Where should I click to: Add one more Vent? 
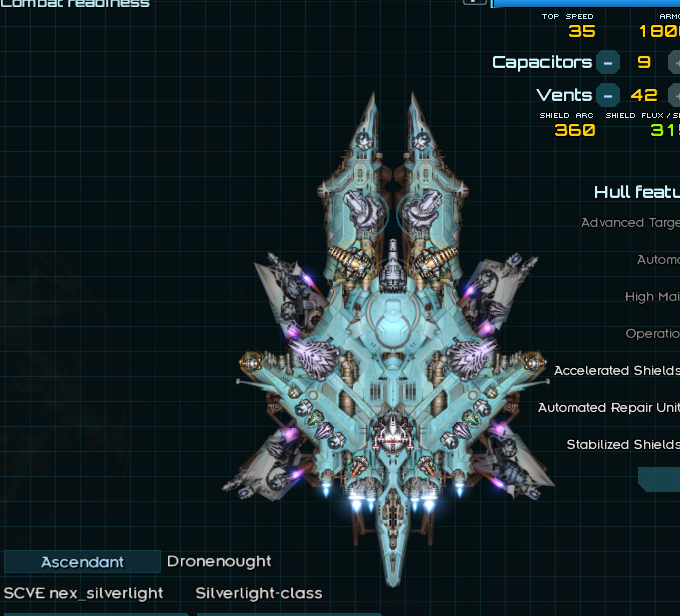[x=674, y=96]
